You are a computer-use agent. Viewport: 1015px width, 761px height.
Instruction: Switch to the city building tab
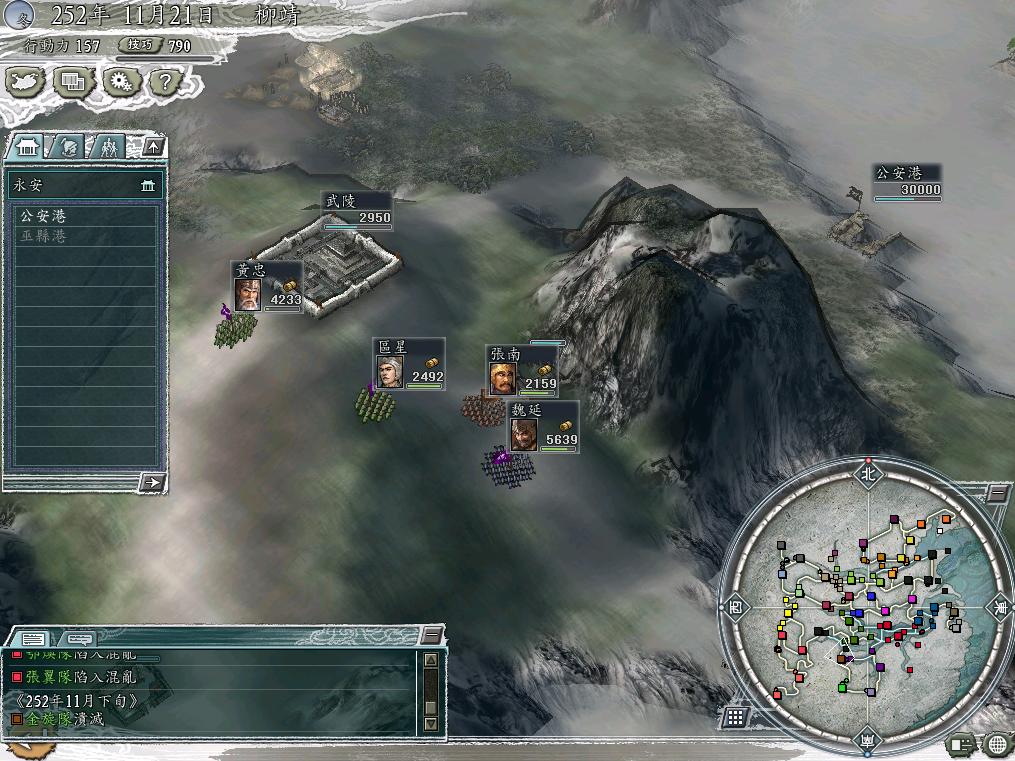tap(25, 147)
